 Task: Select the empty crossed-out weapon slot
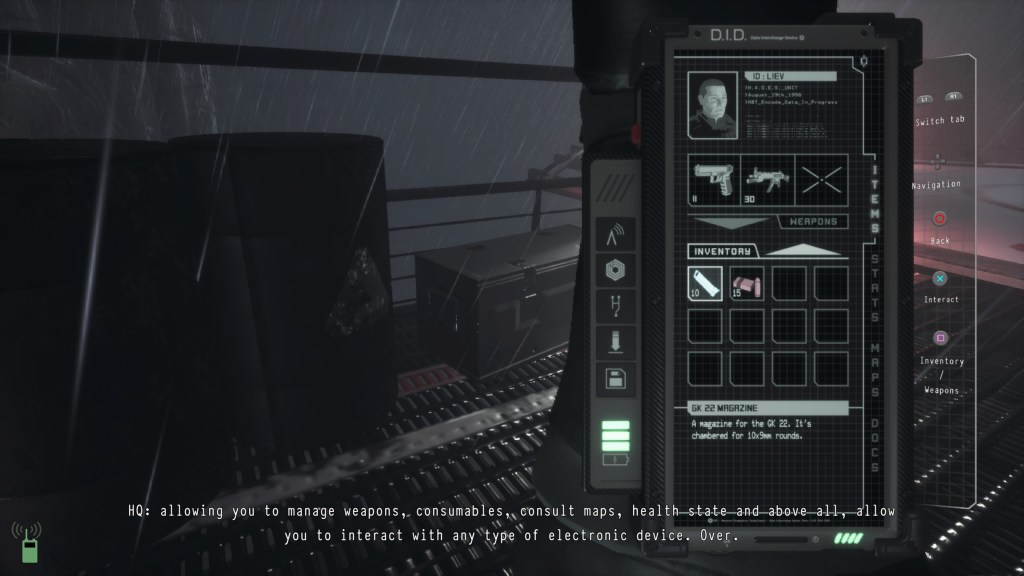pyautogui.click(x=822, y=181)
